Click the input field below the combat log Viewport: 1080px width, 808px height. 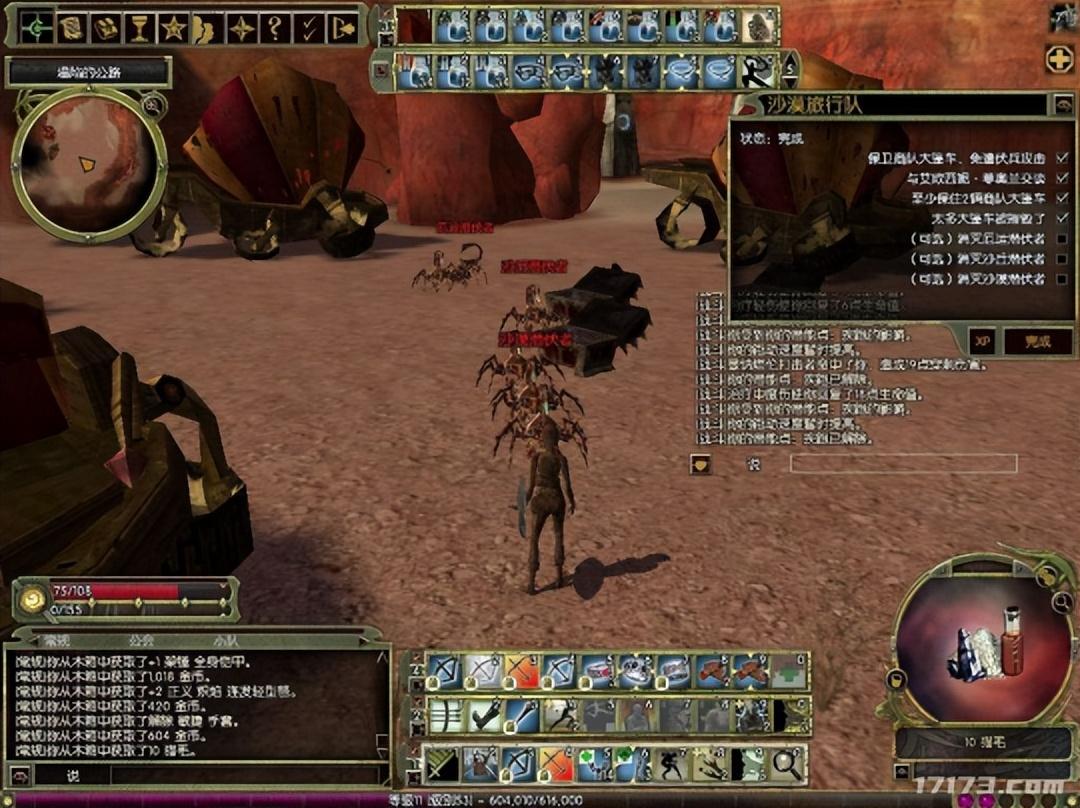tap(902, 463)
